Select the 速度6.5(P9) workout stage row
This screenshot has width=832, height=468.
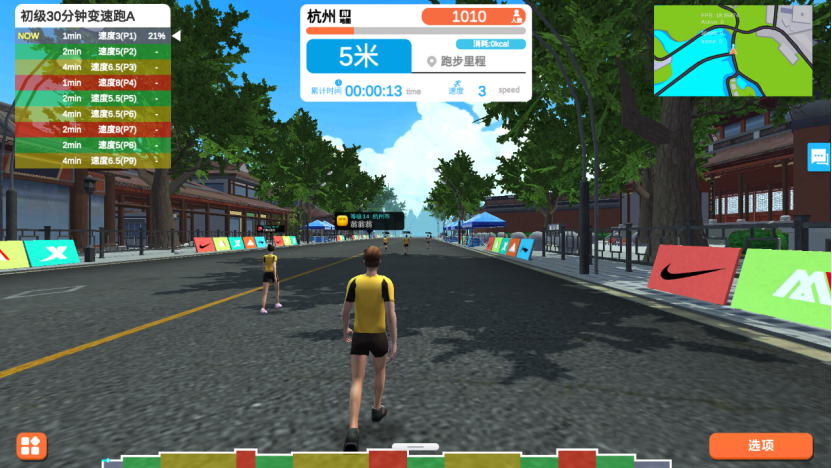92,160
